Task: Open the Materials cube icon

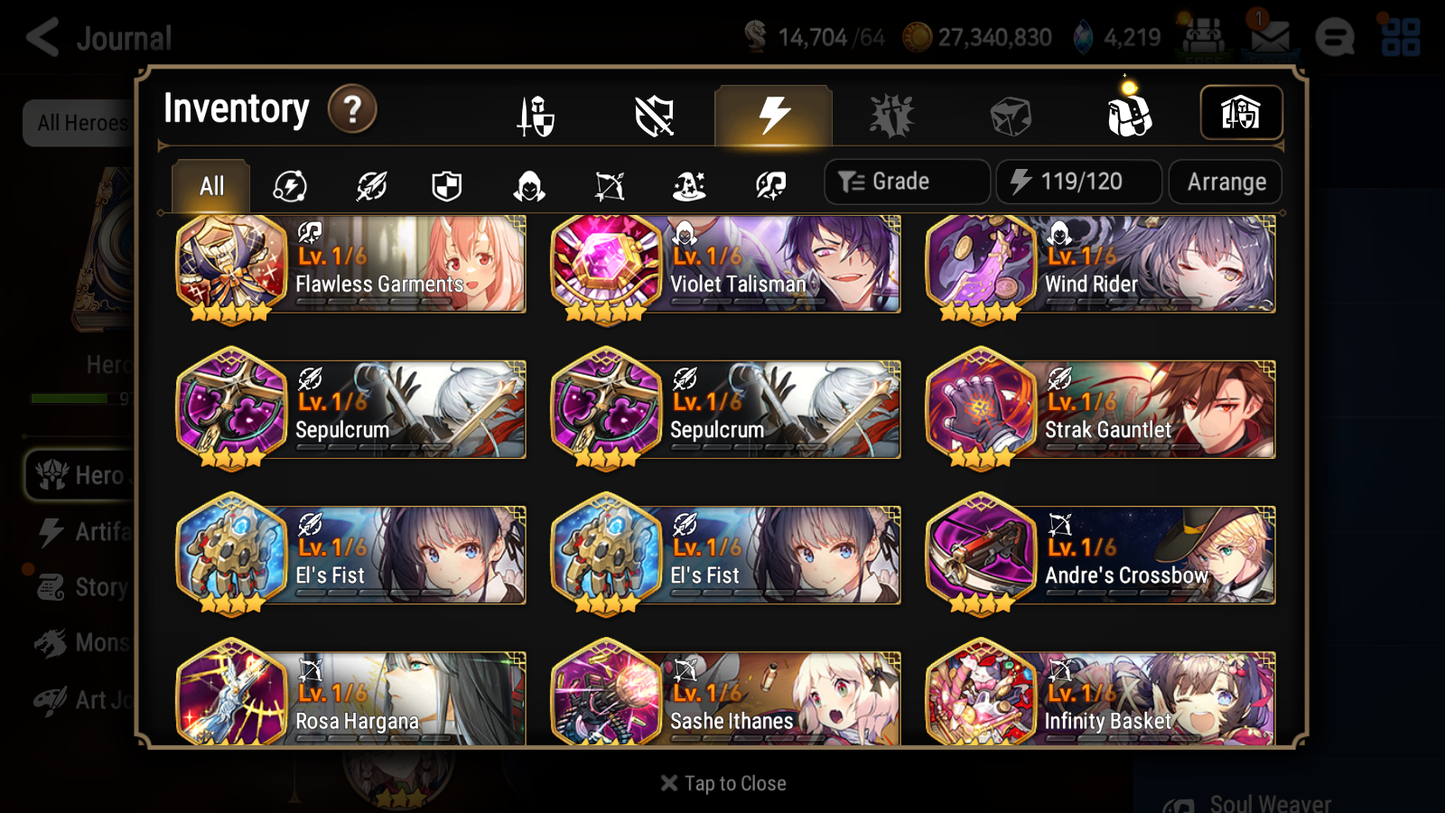Action: pyautogui.click(x=1010, y=113)
